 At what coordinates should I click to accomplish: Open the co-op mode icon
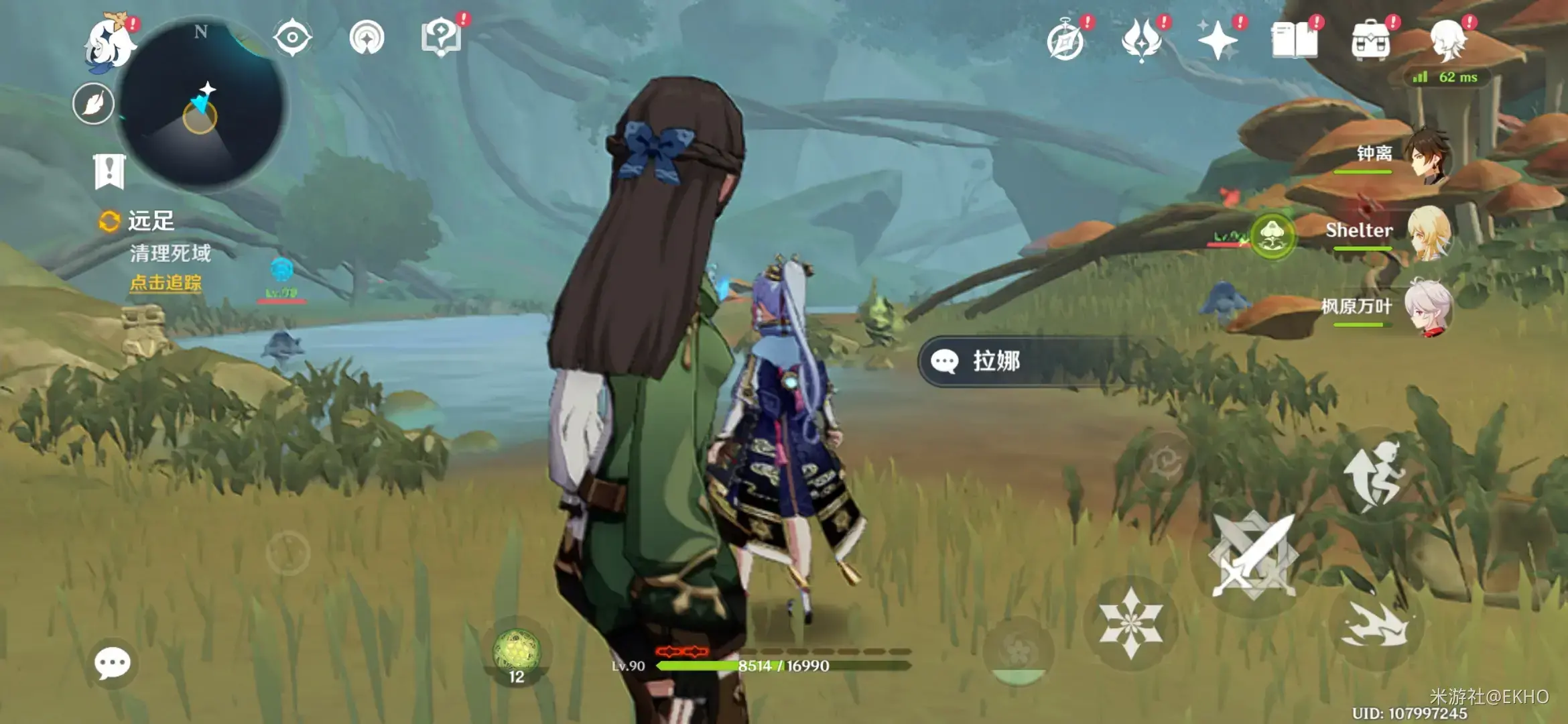point(367,38)
